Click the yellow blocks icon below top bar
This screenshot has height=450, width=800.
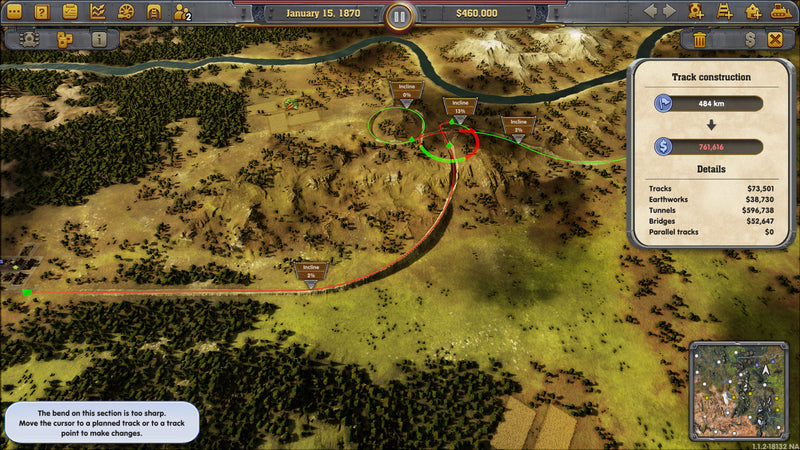(x=65, y=40)
